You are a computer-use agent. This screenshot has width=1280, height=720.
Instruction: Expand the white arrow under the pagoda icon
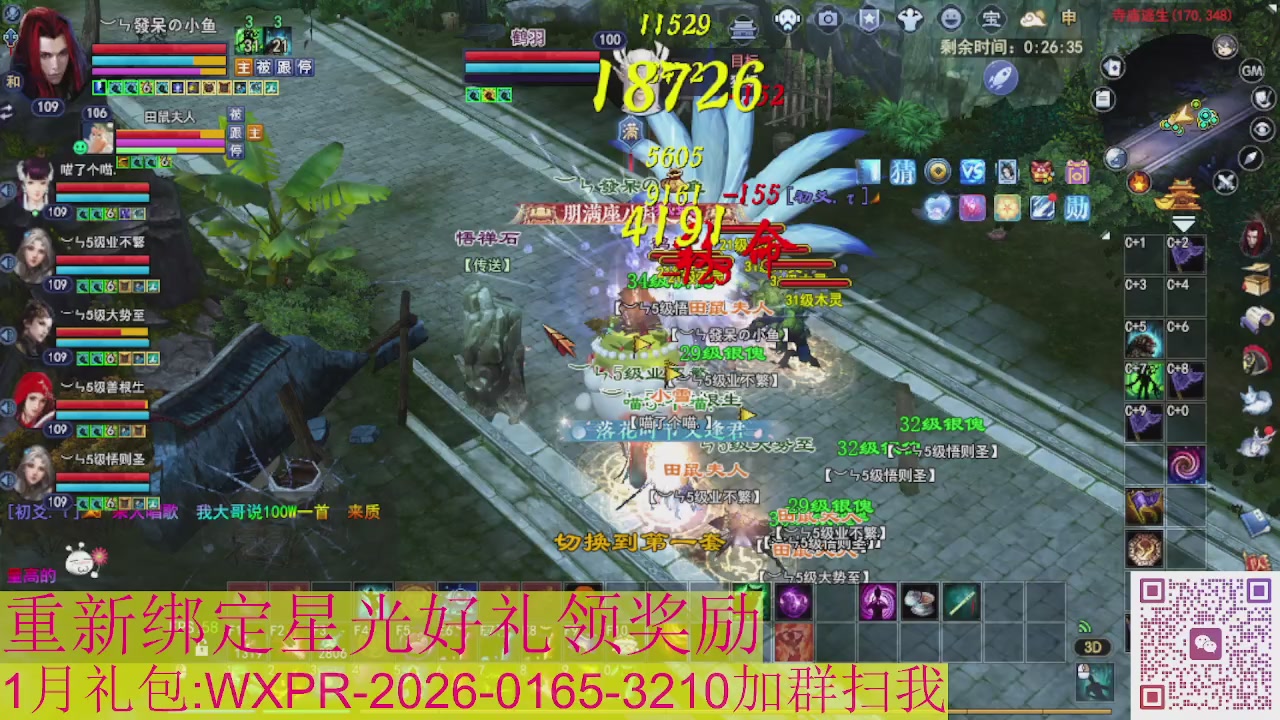coord(1183,224)
